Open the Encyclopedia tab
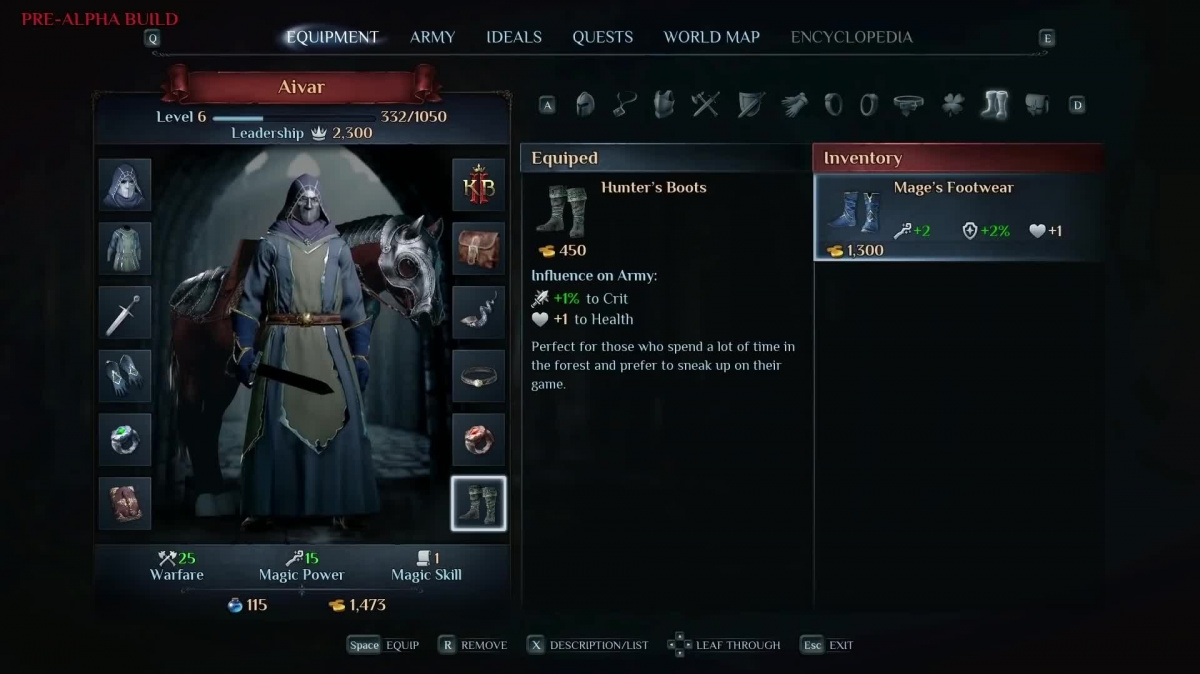Screen dimensions: 1200x674 coord(851,37)
